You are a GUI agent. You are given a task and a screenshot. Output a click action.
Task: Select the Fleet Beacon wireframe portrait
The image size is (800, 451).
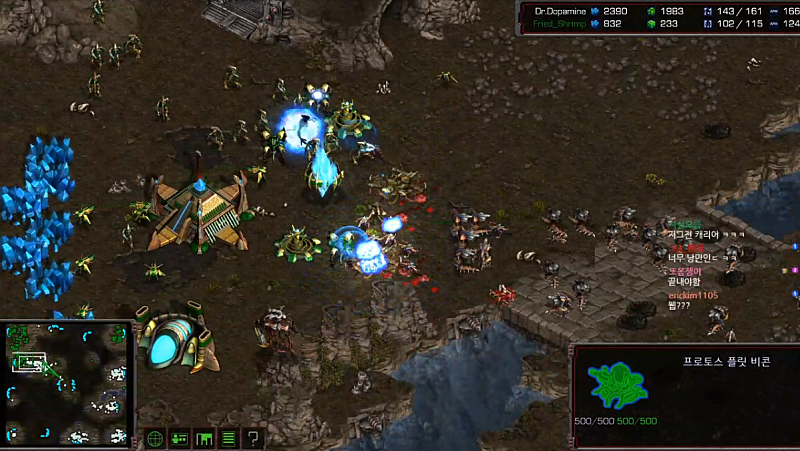(614, 385)
